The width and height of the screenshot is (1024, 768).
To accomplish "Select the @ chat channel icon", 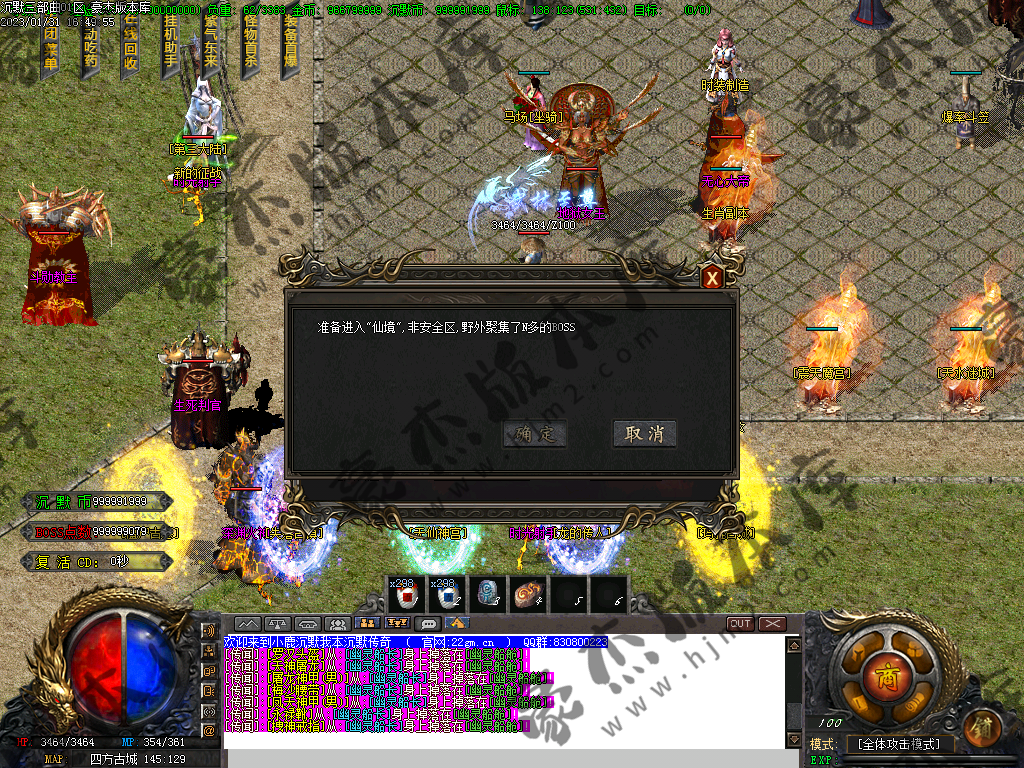I will click(x=210, y=731).
